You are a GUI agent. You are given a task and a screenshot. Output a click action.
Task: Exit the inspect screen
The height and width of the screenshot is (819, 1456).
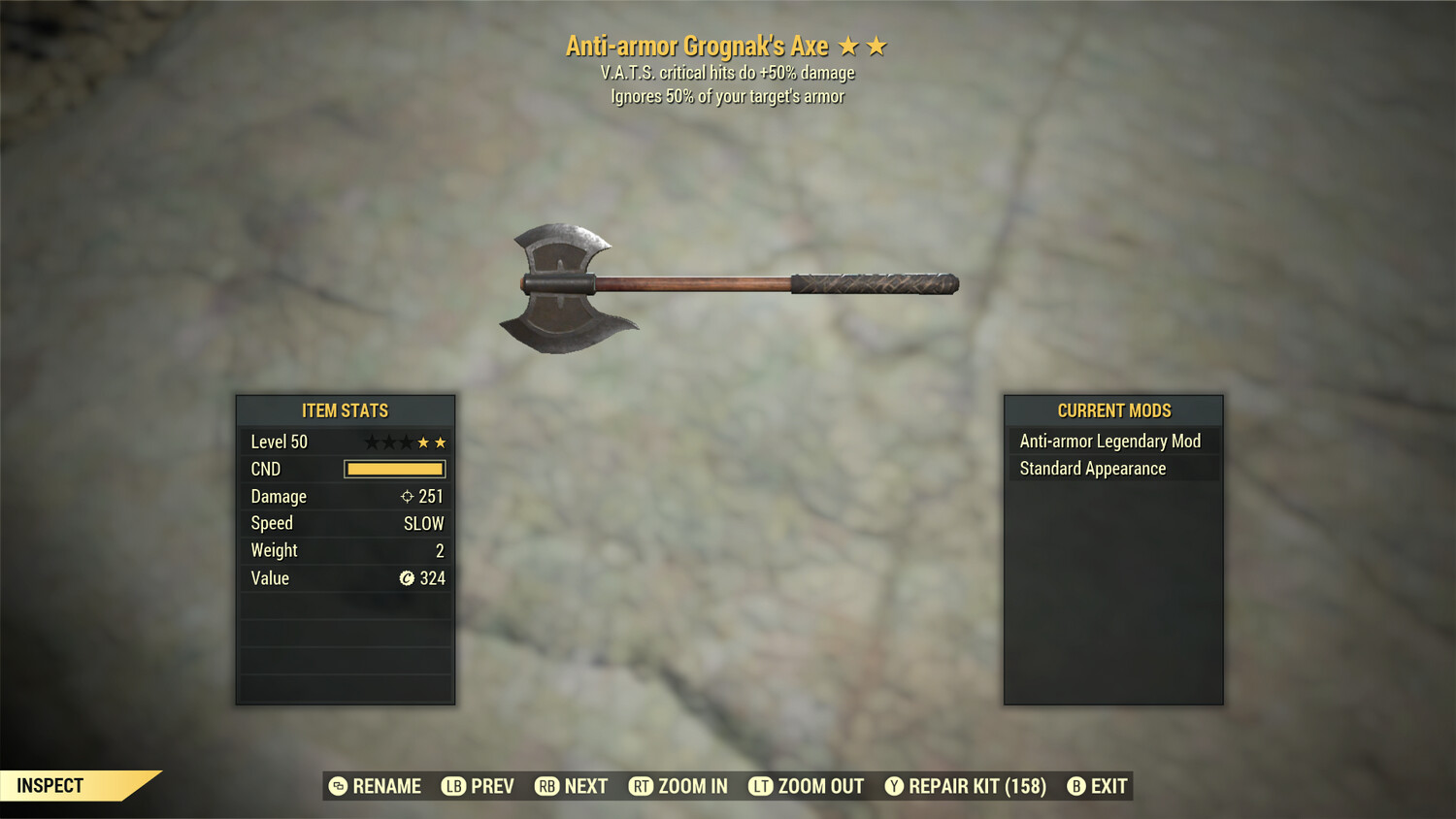click(x=1098, y=786)
